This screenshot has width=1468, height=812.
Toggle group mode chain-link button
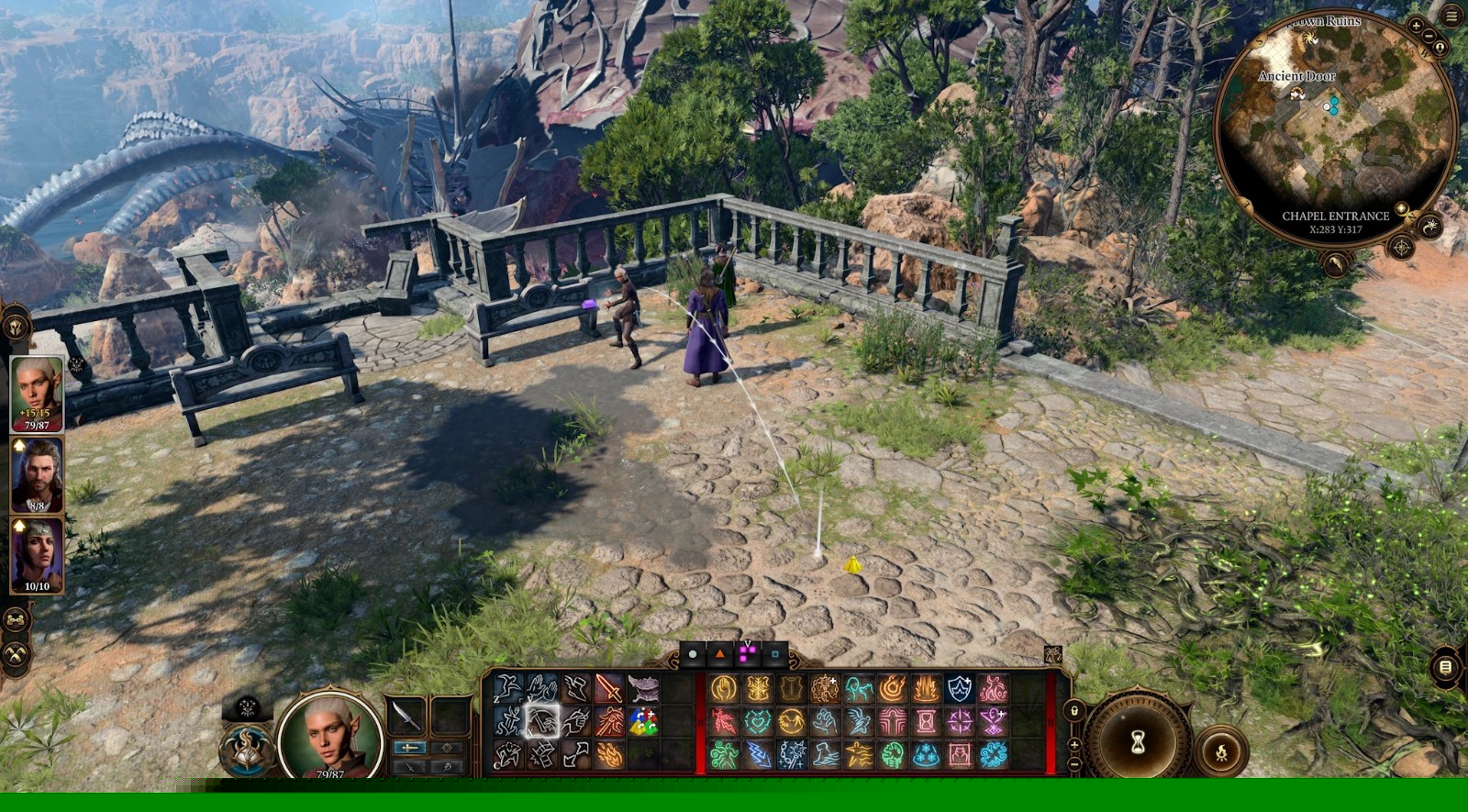tap(17, 620)
